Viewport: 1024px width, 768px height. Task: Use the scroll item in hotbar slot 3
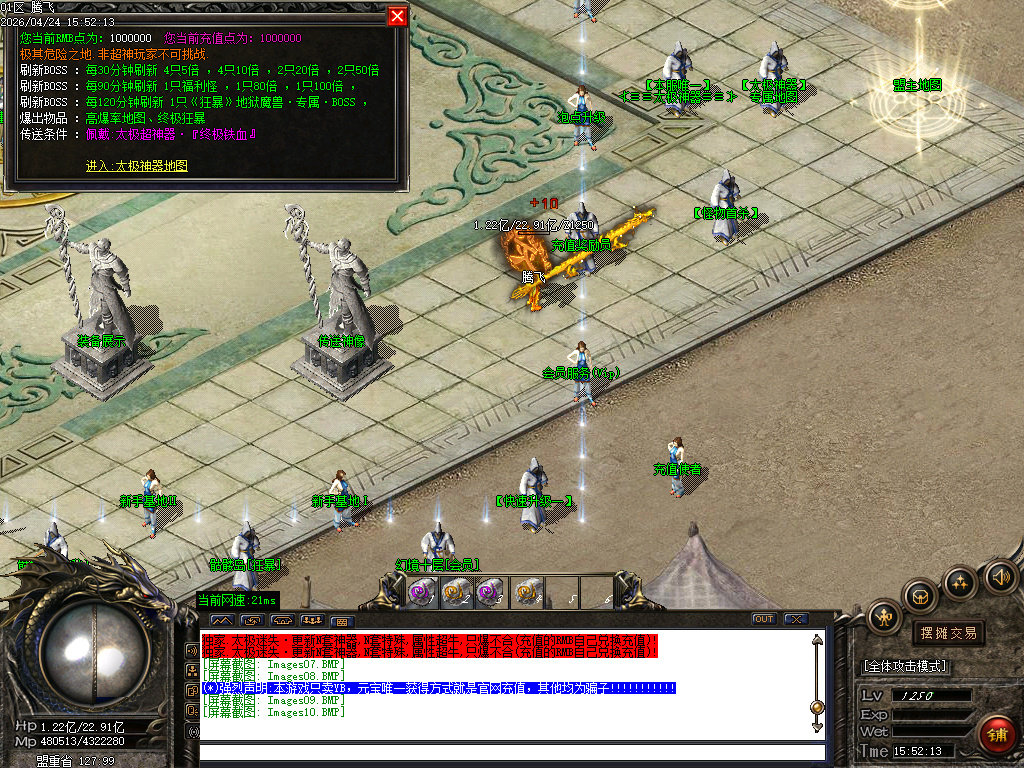[489, 593]
